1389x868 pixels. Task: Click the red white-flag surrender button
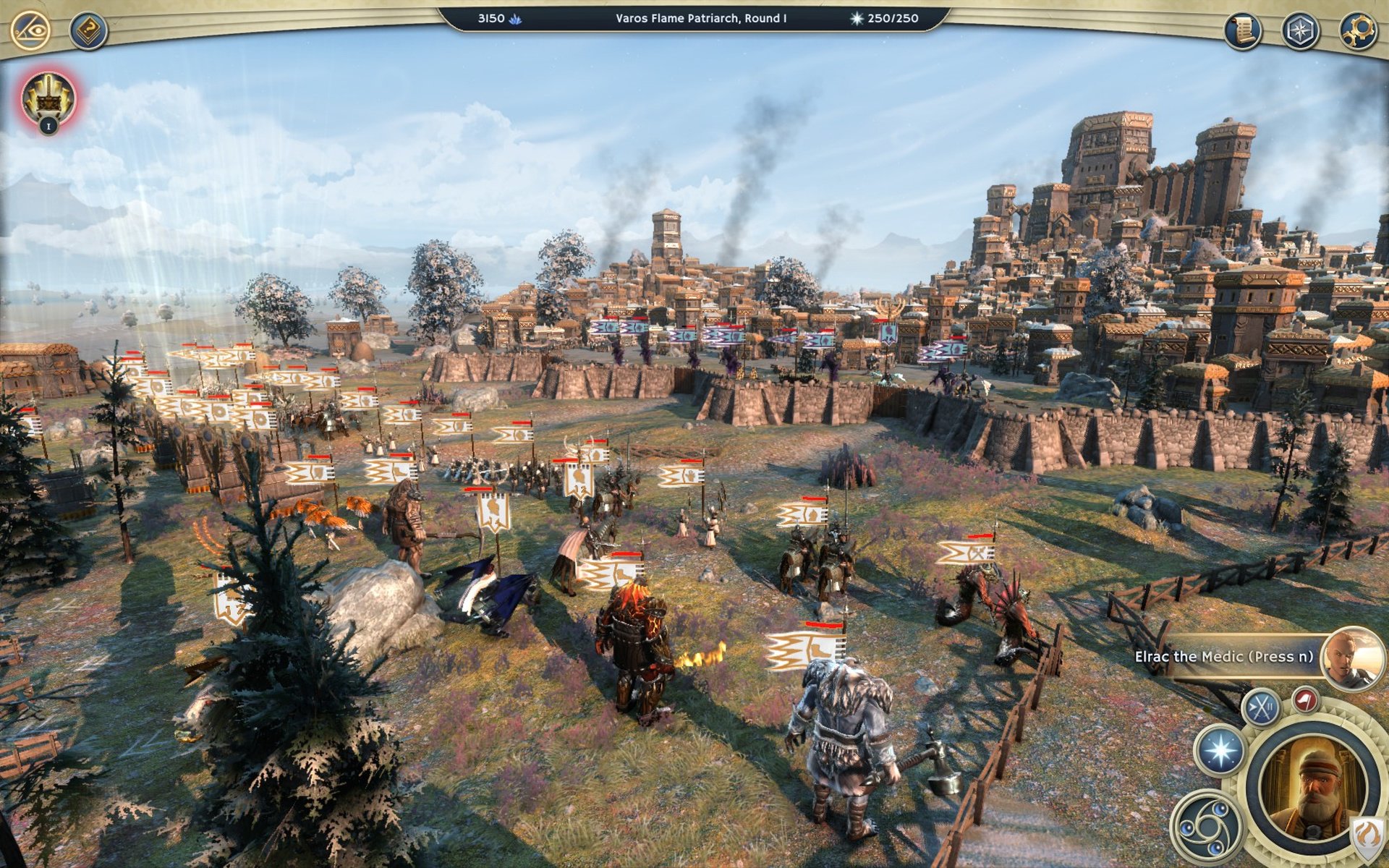[x=1306, y=699]
